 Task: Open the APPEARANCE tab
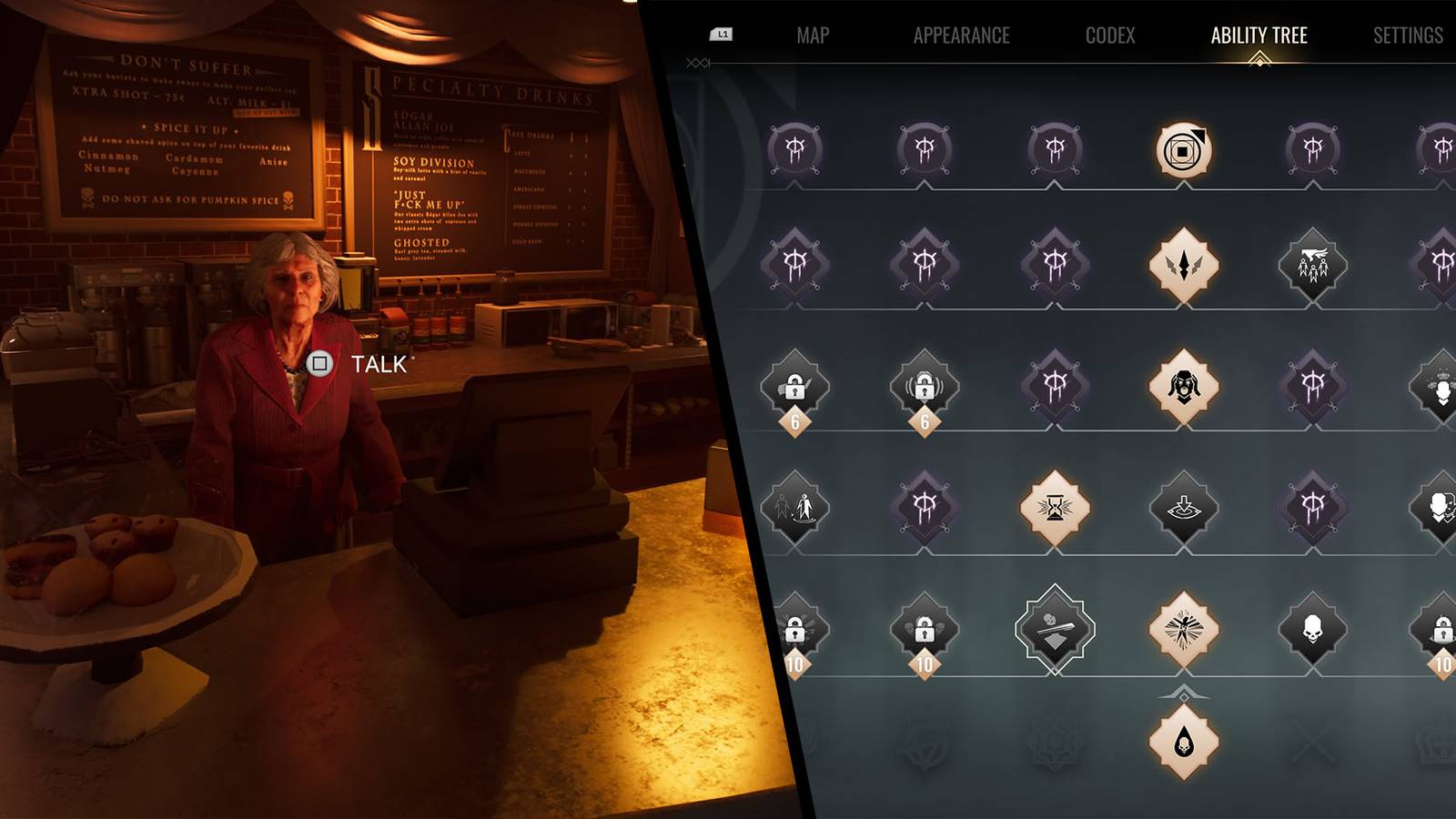(961, 35)
